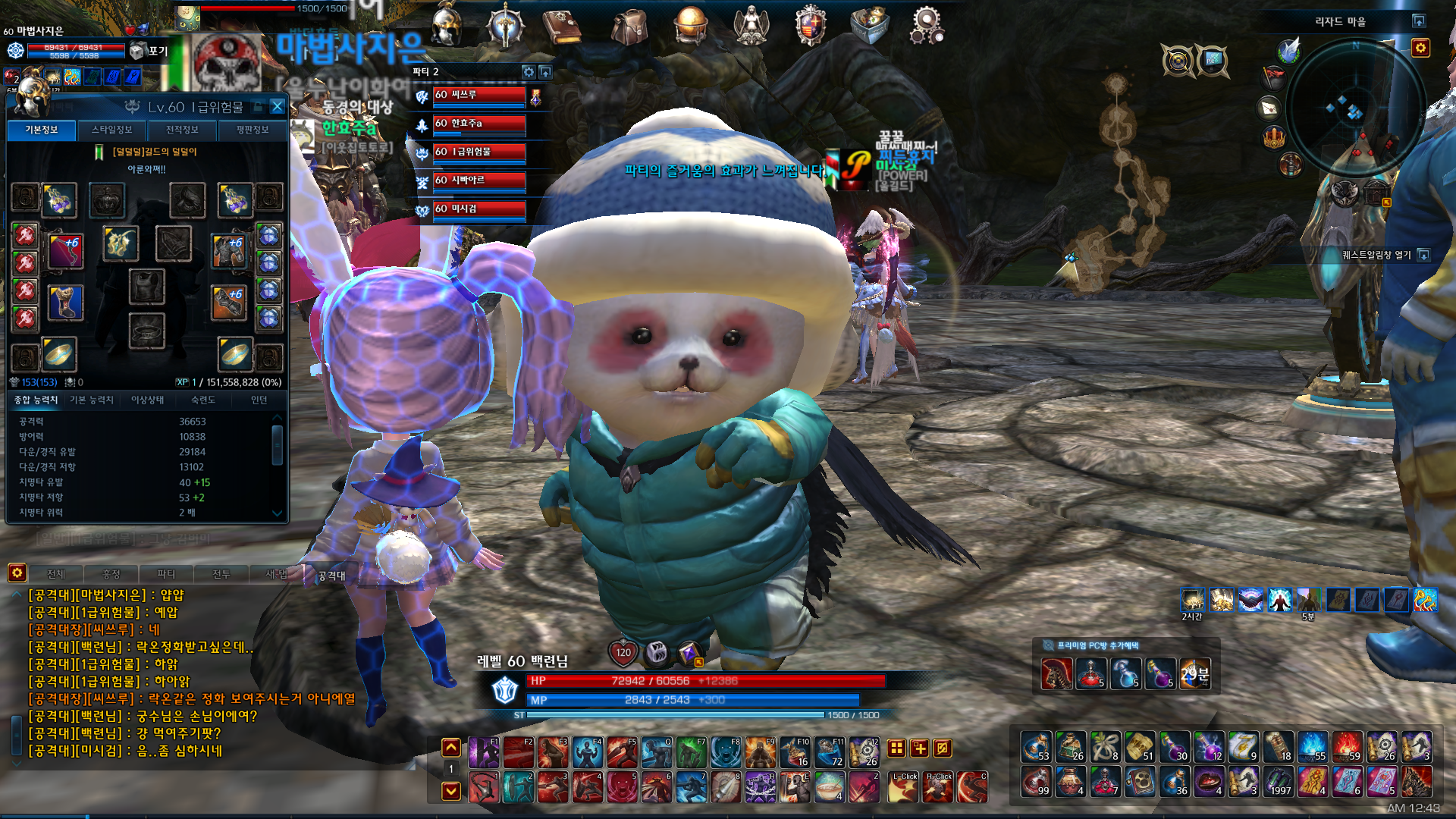Image resolution: width=1456 pixels, height=819 pixels.
Task: Open the 전적정보 tab
Action: click(x=182, y=130)
